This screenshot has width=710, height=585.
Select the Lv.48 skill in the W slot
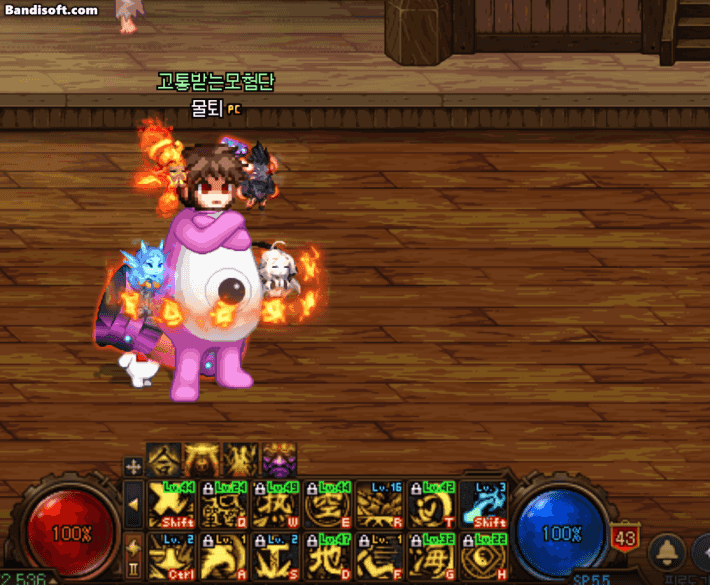[276, 503]
